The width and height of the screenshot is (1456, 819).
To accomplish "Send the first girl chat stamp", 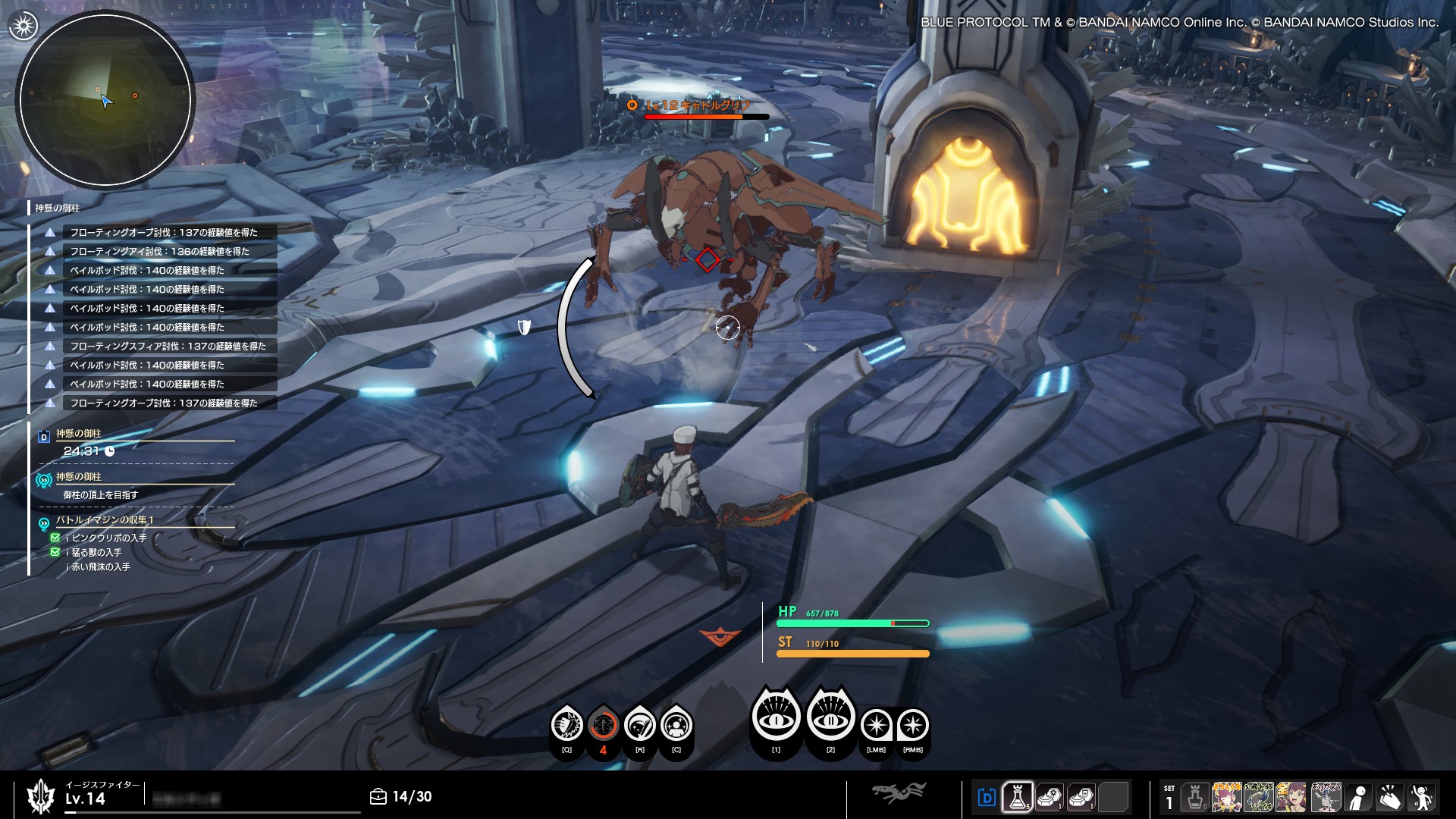I will (1226, 797).
